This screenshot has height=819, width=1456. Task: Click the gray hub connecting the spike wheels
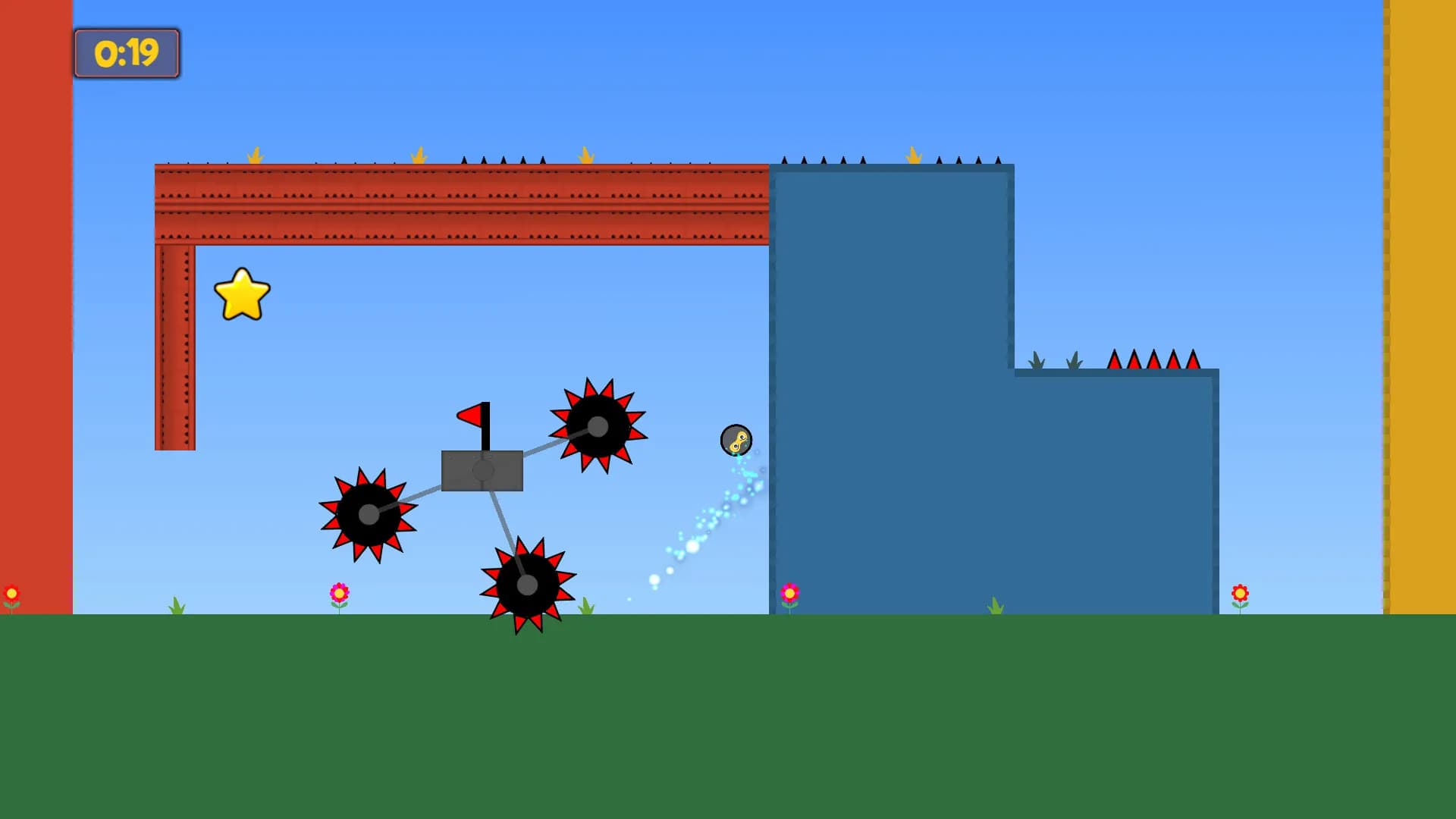tap(482, 470)
